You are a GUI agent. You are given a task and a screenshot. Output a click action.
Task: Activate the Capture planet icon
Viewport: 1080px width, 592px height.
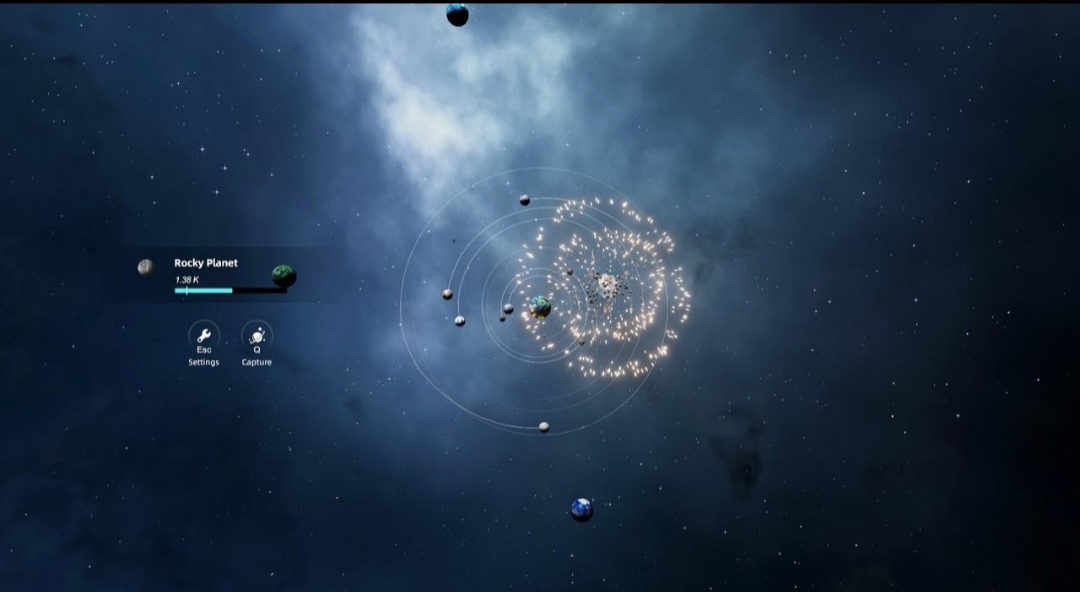point(257,334)
